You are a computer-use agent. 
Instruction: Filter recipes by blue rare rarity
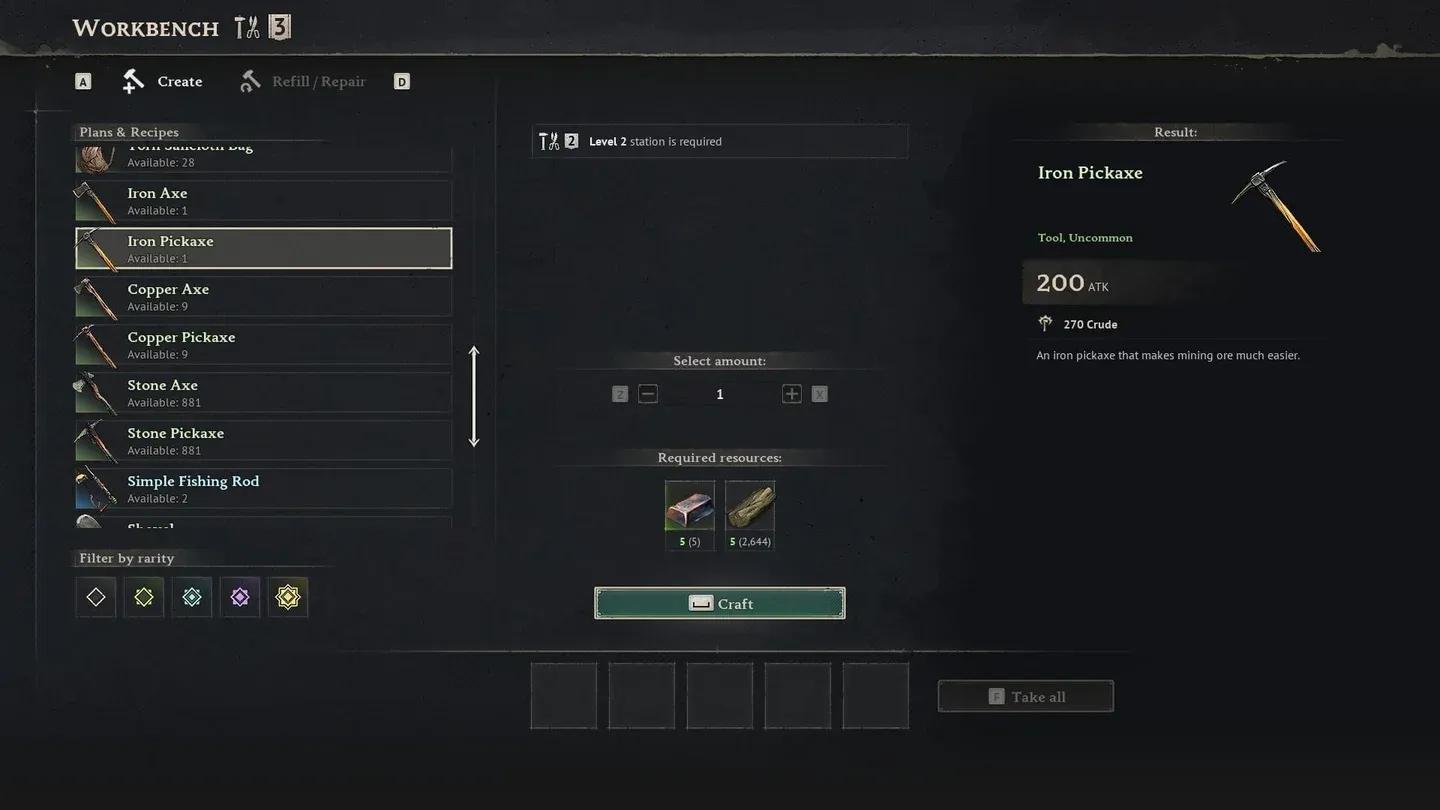click(192, 597)
